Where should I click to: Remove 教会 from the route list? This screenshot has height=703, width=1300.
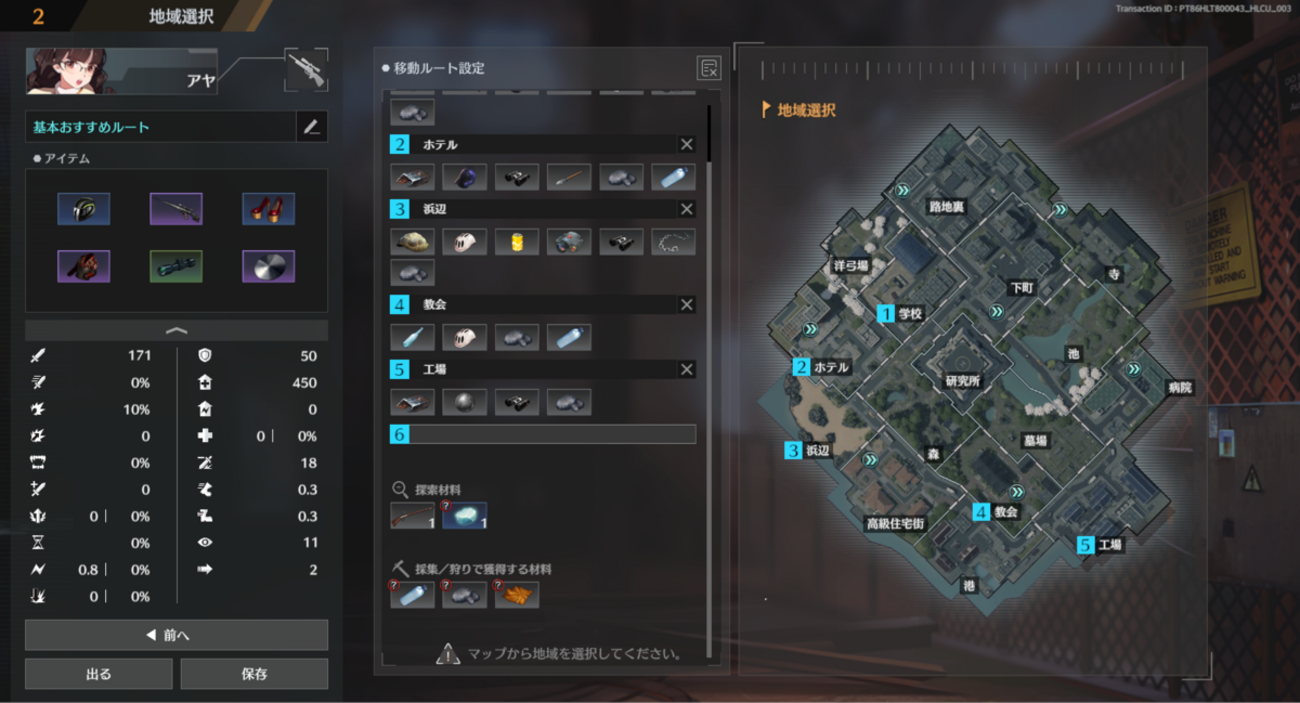tap(687, 305)
